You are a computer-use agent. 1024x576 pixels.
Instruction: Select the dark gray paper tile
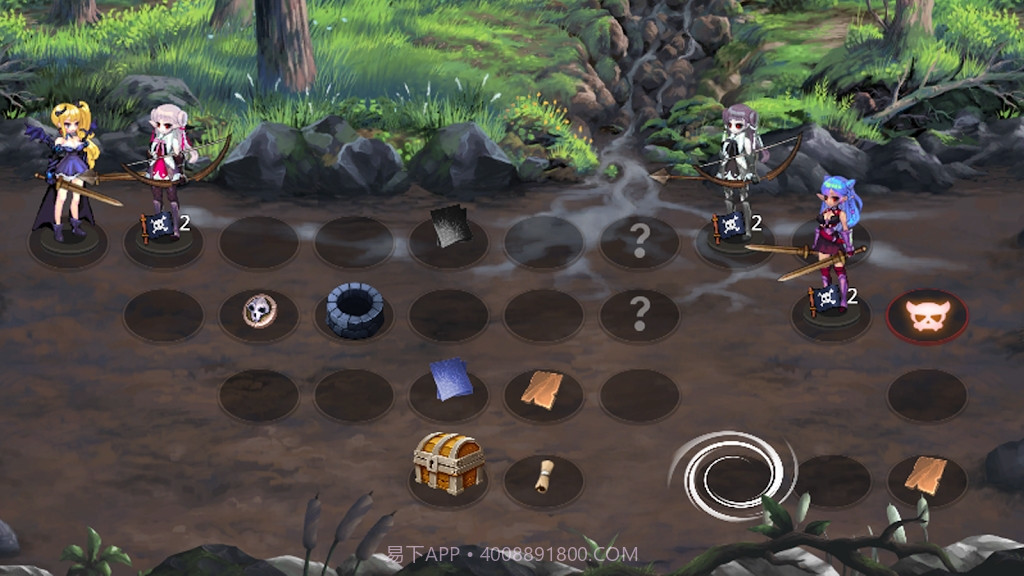[x=450, y=227]
